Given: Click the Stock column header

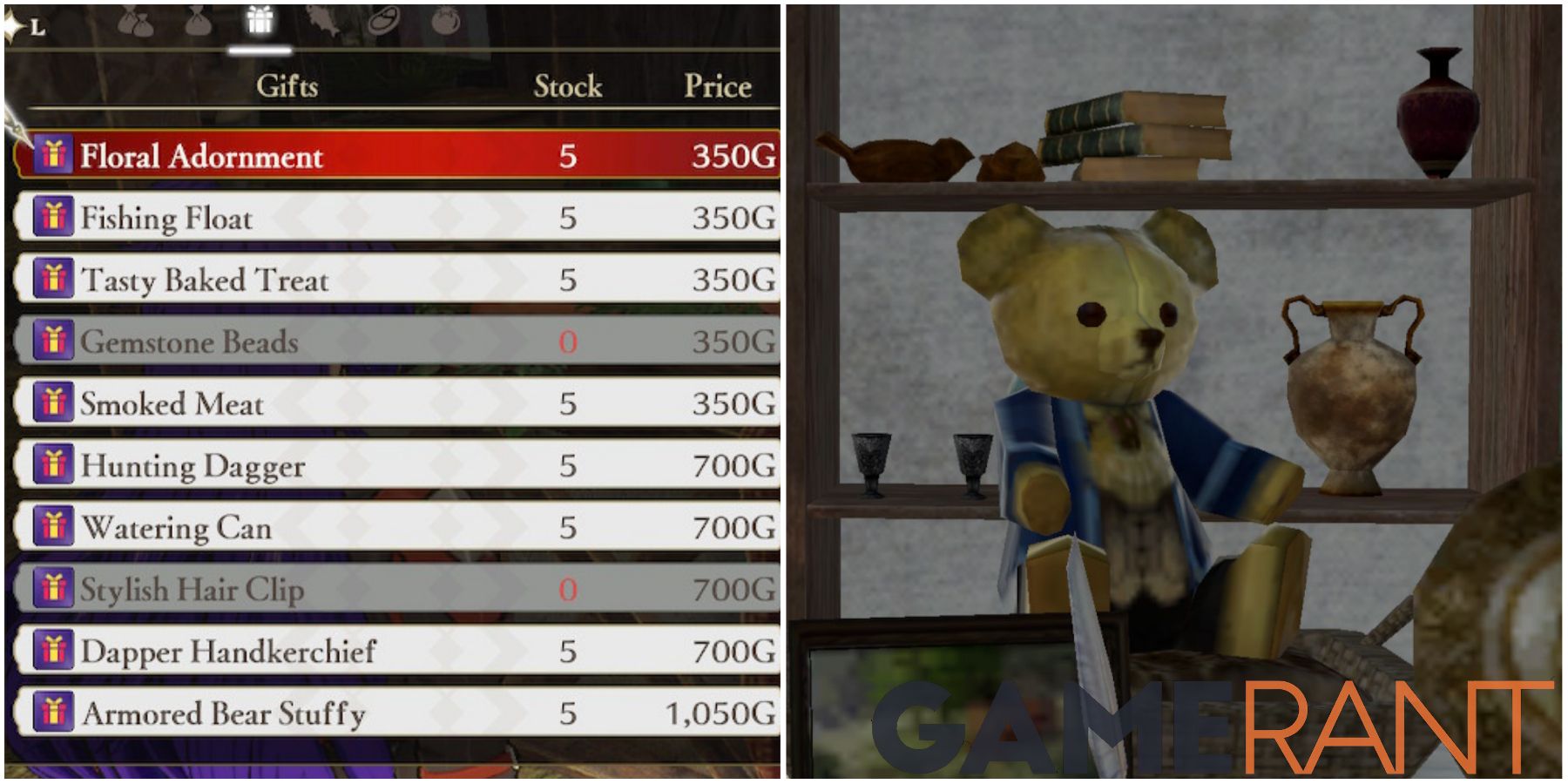Looking at the screenshot, I should [x=567, y=85].
